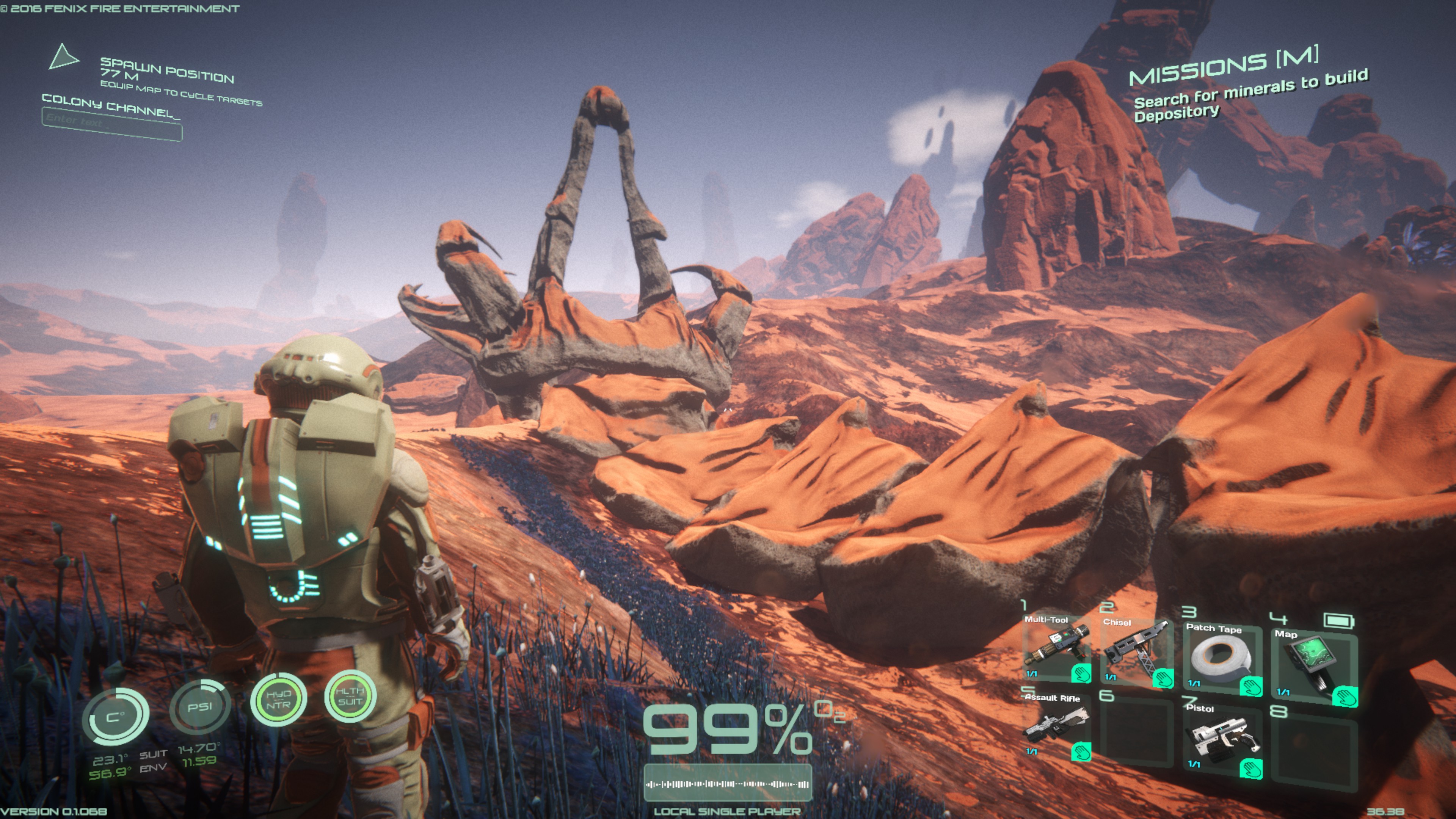Click the Spawn Position waypoint arrow
The width and height of the screenshot is (1456, 819).
(63, 57)
